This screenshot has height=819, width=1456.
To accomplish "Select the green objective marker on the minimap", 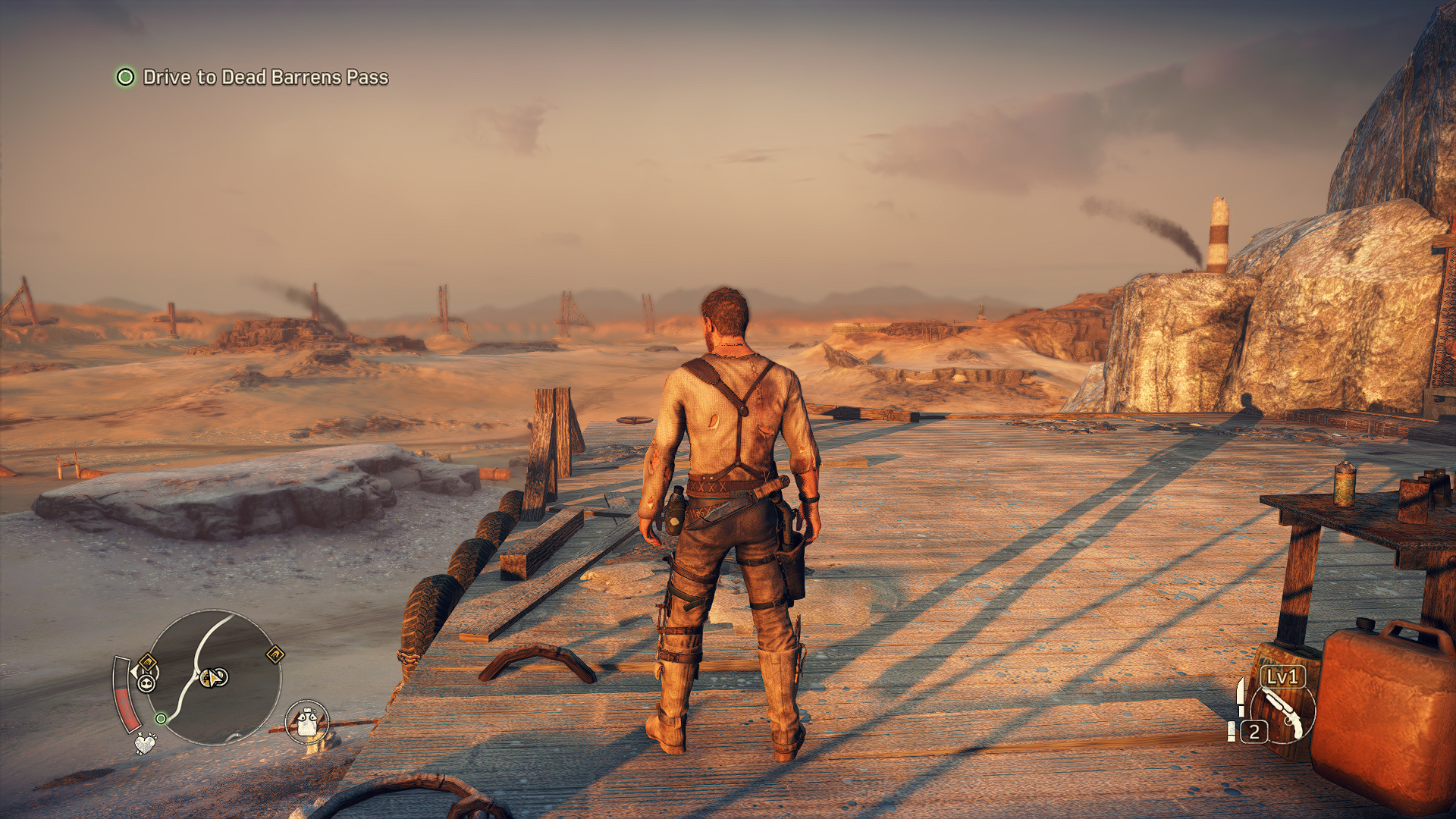I will coord(161,717).
